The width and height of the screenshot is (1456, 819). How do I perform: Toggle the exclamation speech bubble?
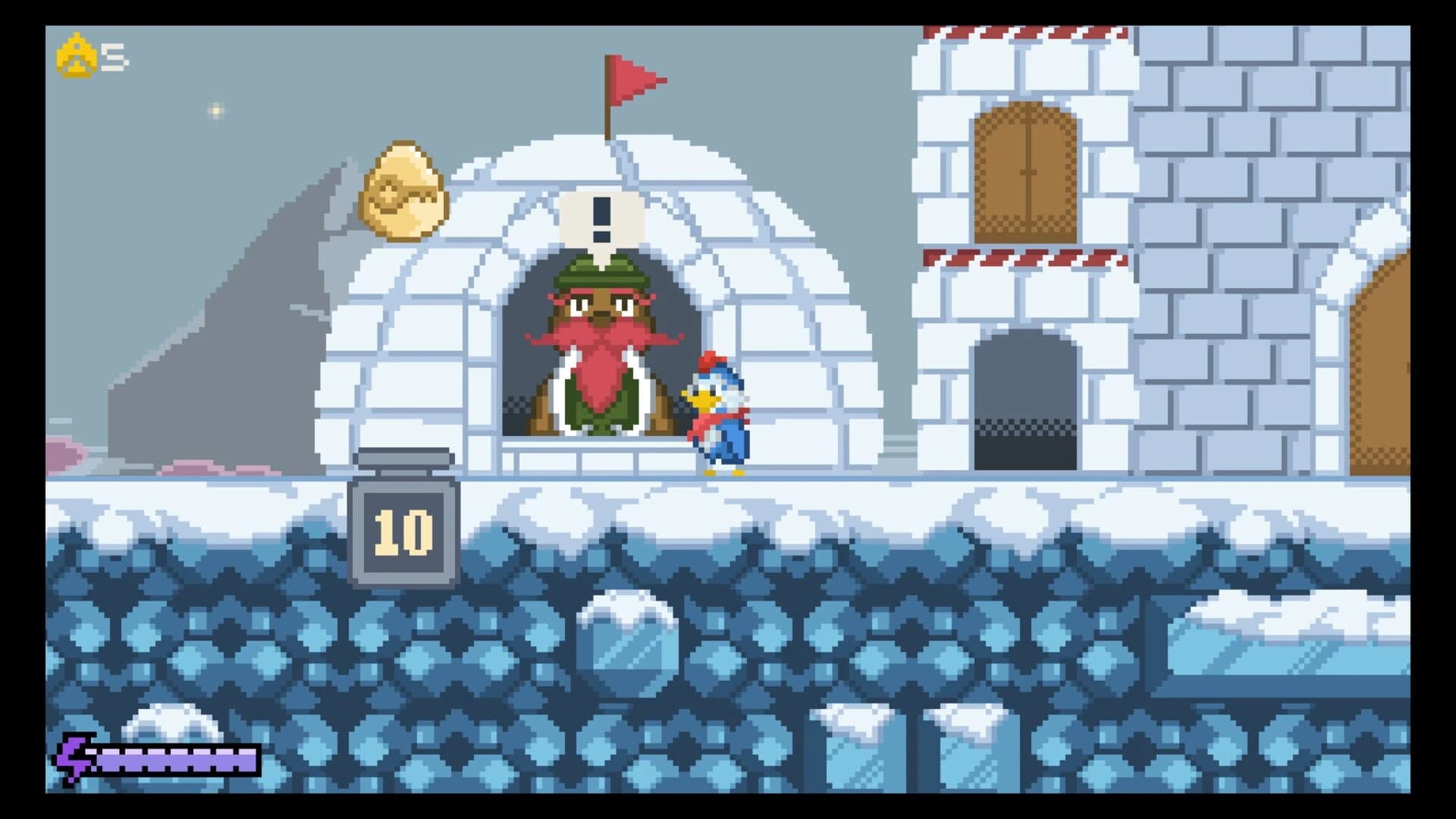pos(601,218)
